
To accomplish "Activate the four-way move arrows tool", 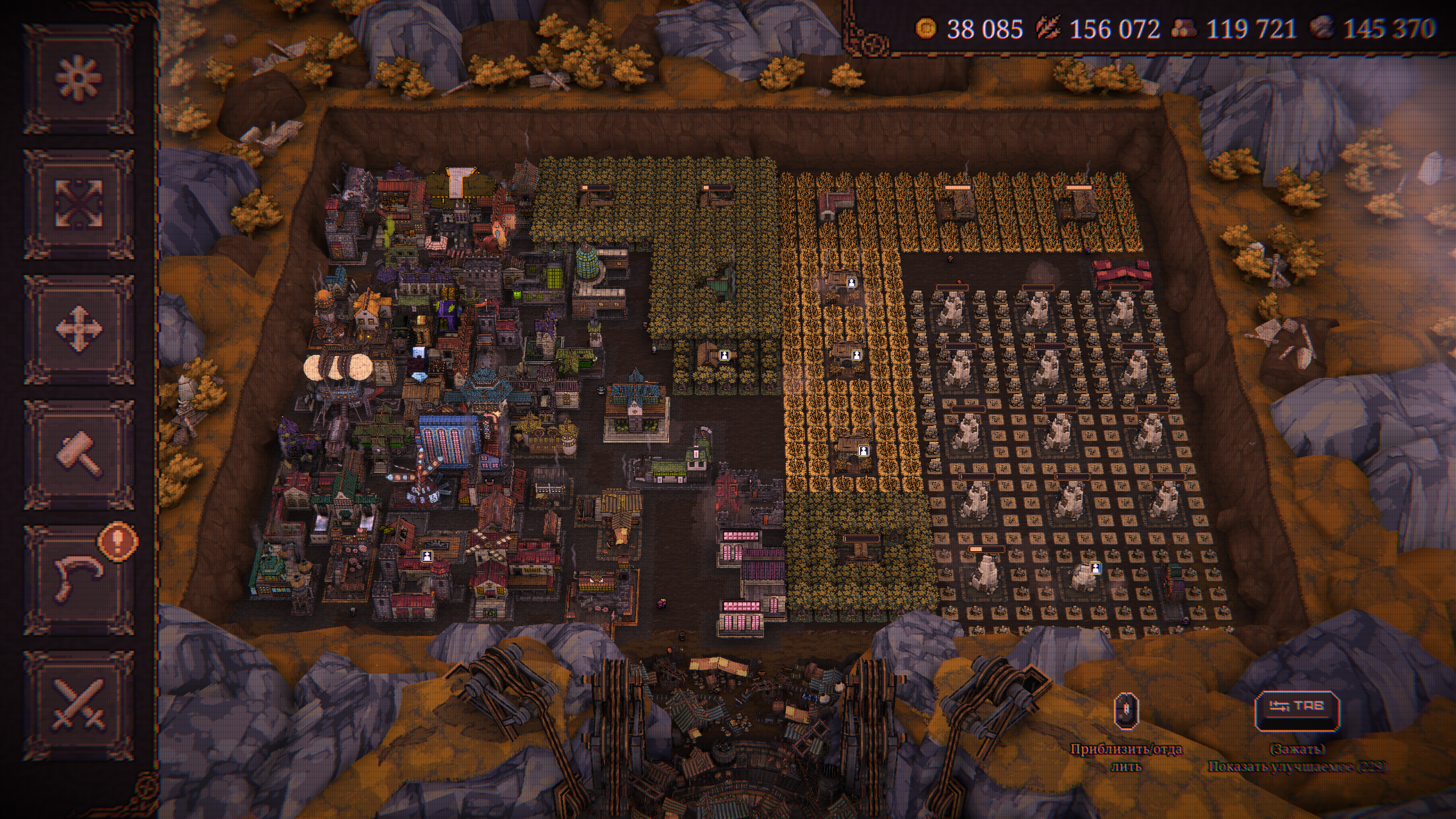I will tap(78, 329).
